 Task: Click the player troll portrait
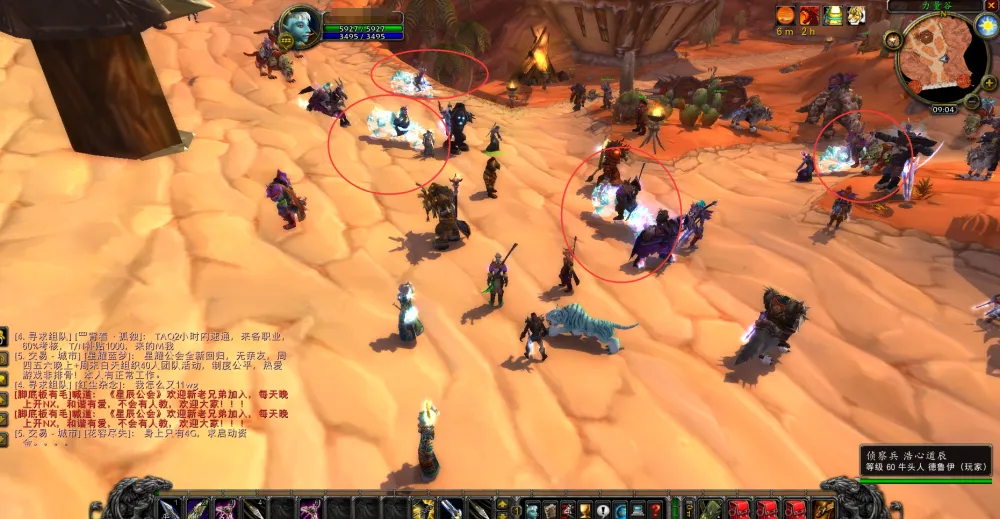coord(299,27)
